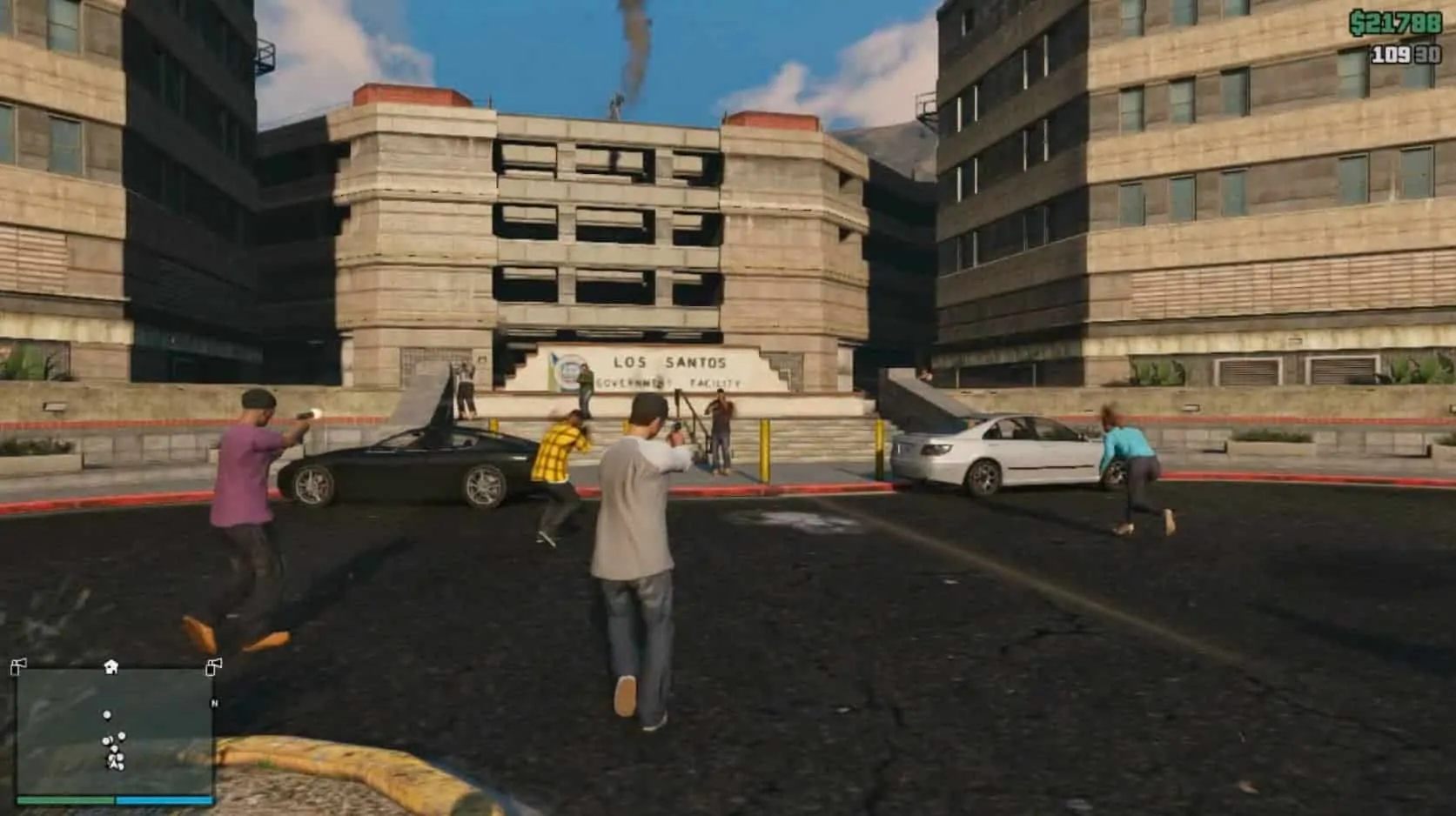The height and width of the screenshot is (816, 1456).
Task: Click the player arrow blip on the minimap
Action: click(114, 763)
